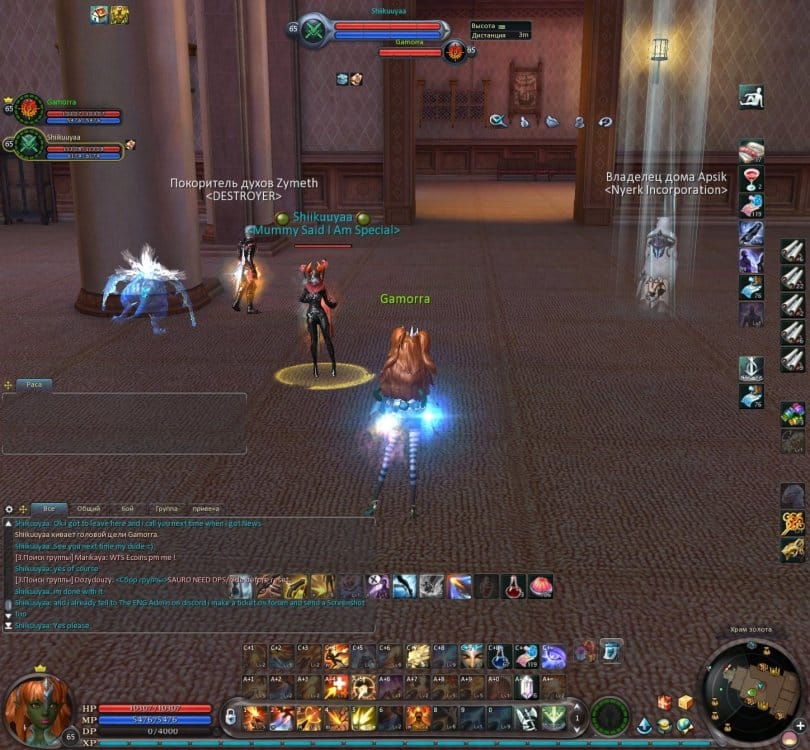This screenshot has width=810, height=750.
Task: Use the red cocktail glass item
Action: [751, 179]
